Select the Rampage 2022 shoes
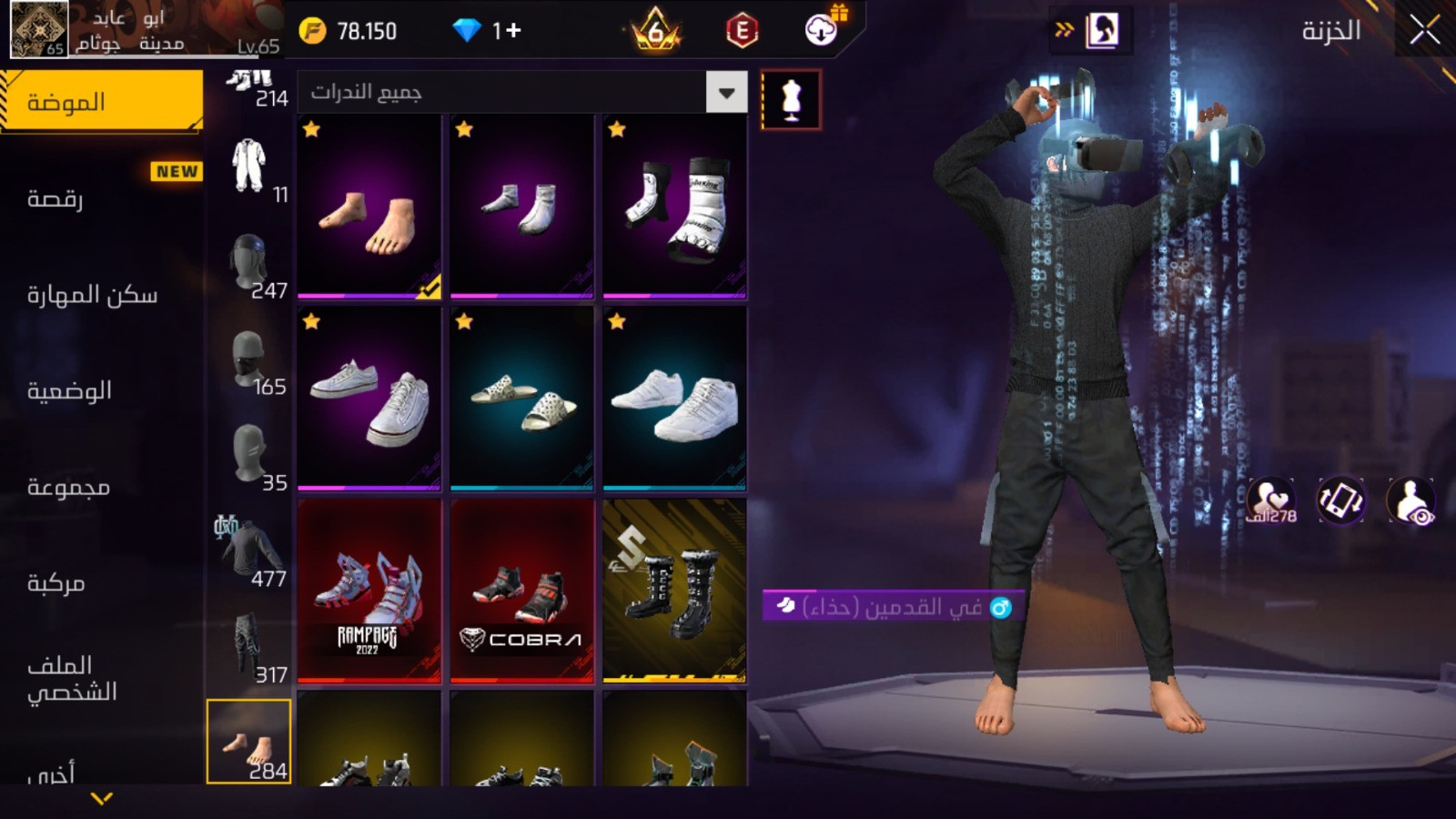Viewport: 1456px width, 819px height. point(369,591)
